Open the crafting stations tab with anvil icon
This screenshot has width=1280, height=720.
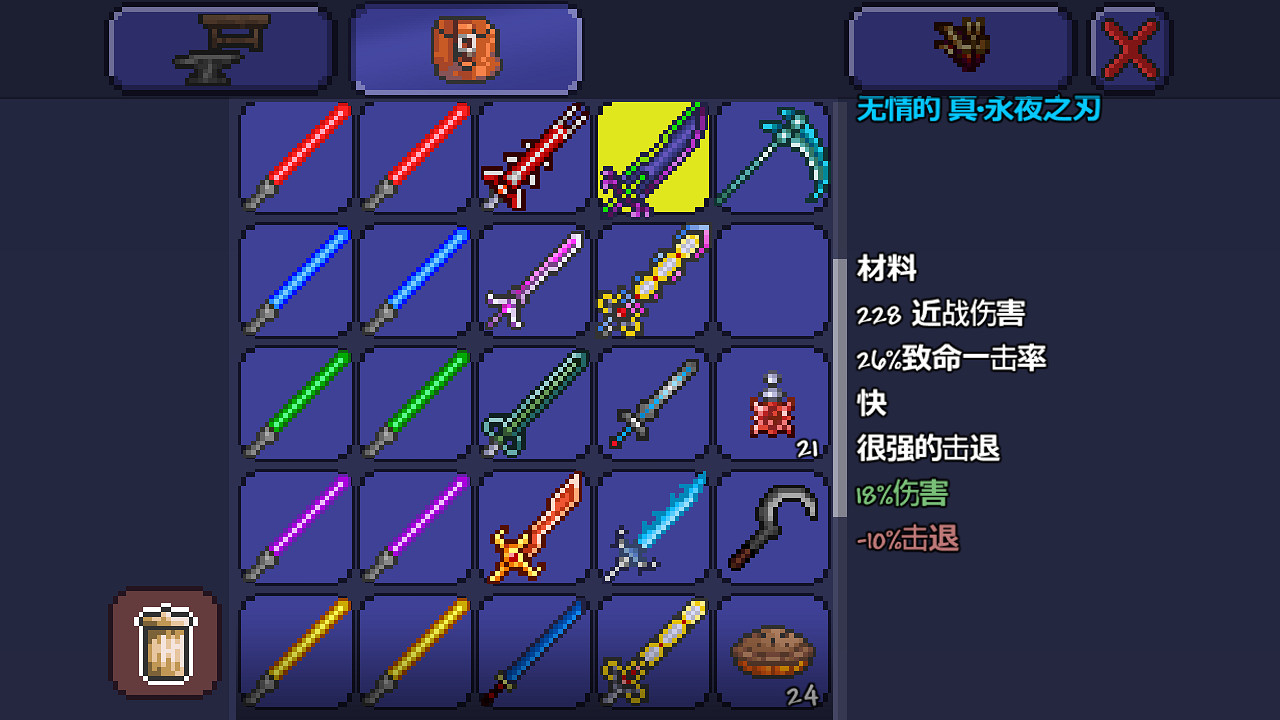click(x=220, y=47)
